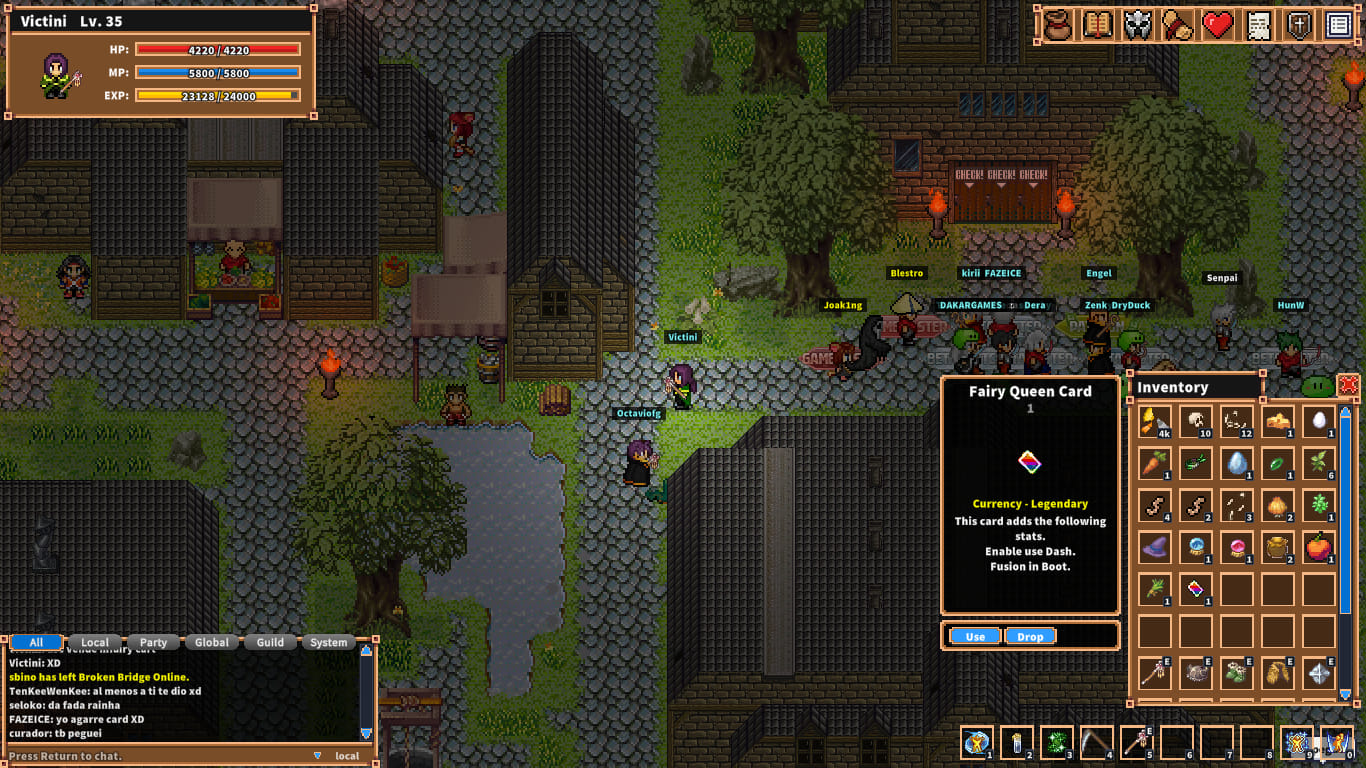Open the blue list menu icon
Viewport: 1366px width, 768px height.
tap(1339, 25)
